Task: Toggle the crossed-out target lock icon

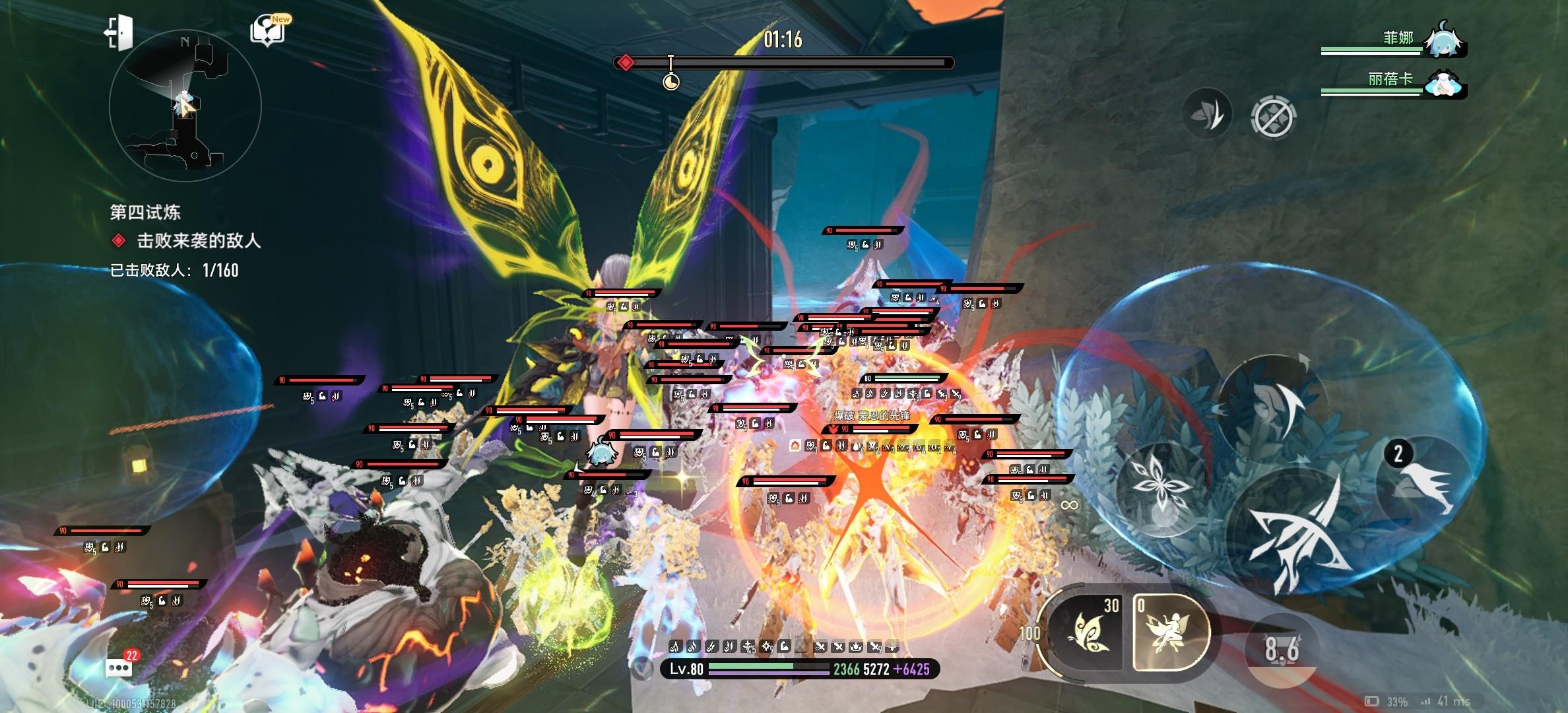Action: 1273,118
